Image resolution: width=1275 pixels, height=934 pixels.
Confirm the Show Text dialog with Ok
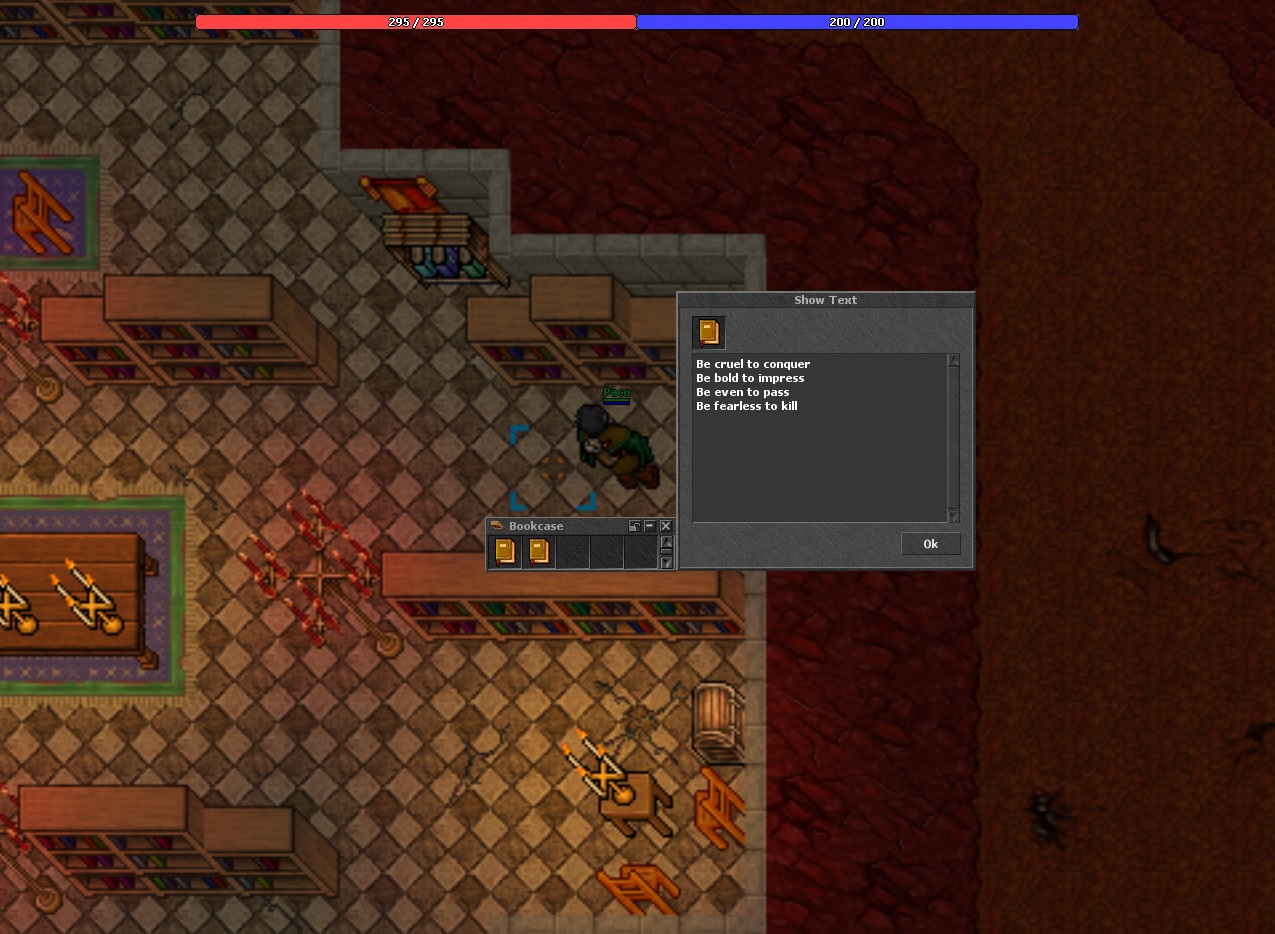click(930, 544)
